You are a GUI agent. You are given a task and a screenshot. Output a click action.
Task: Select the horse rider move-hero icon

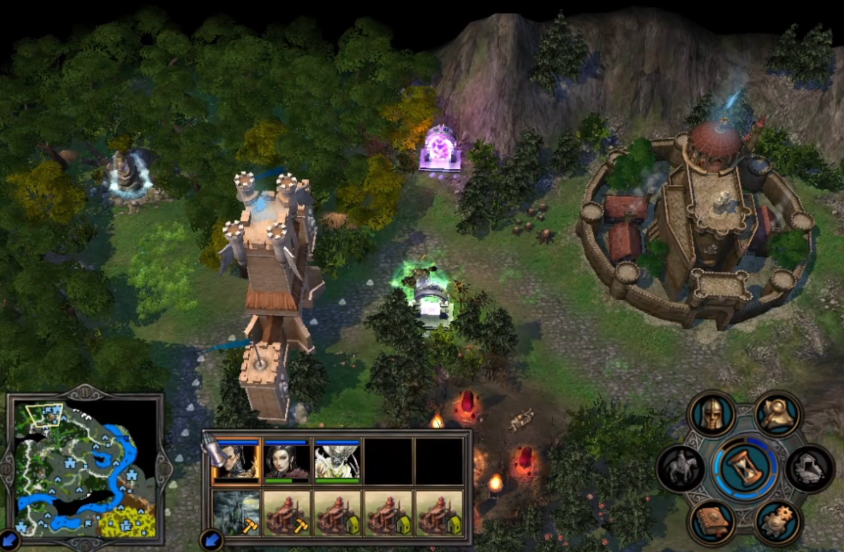pyautogui.click(x=680, y=469)
